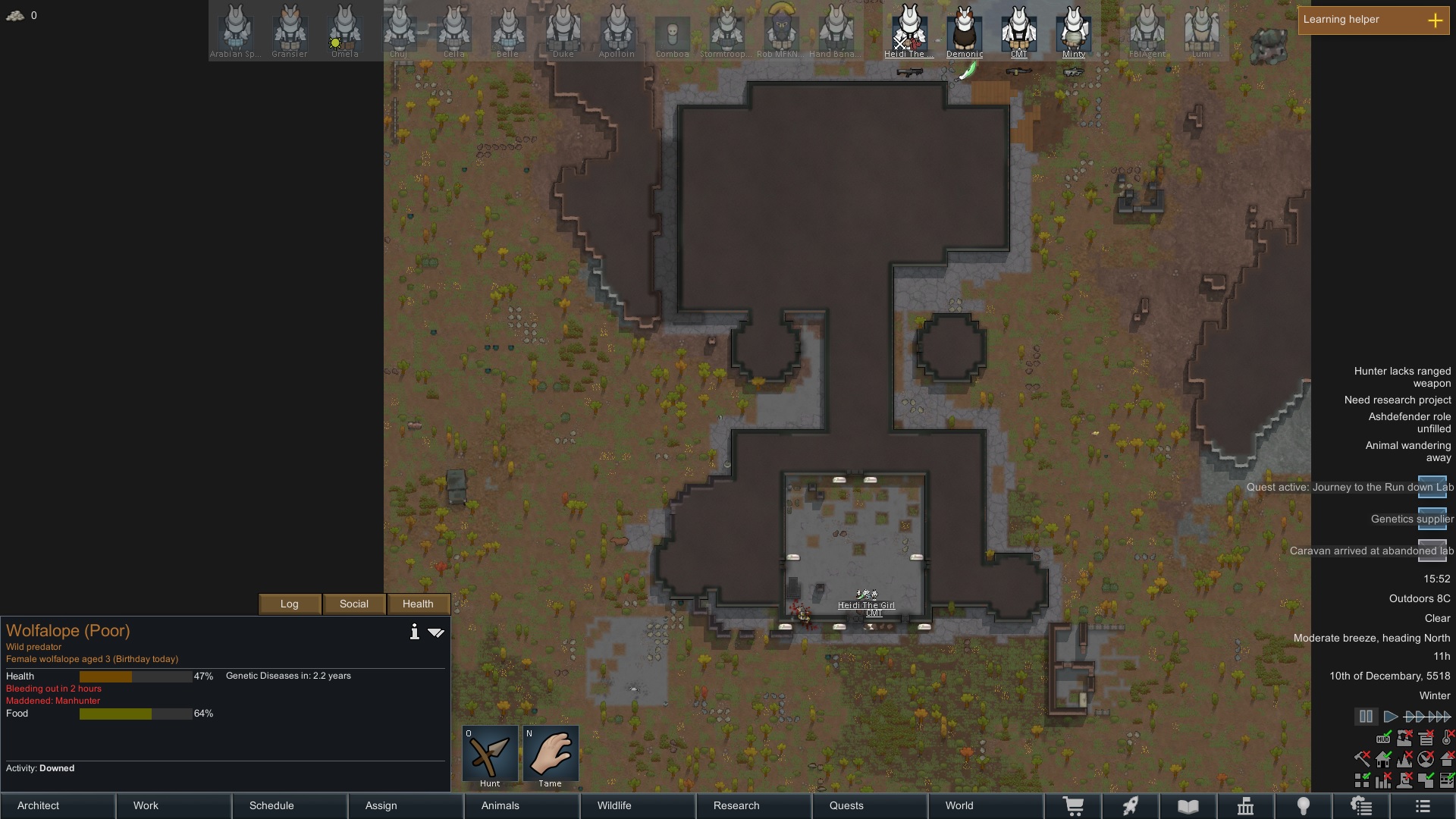
Task: Click the 'Hunter lacks ranged weapon' alert
Action: [x=1402, y=377]
